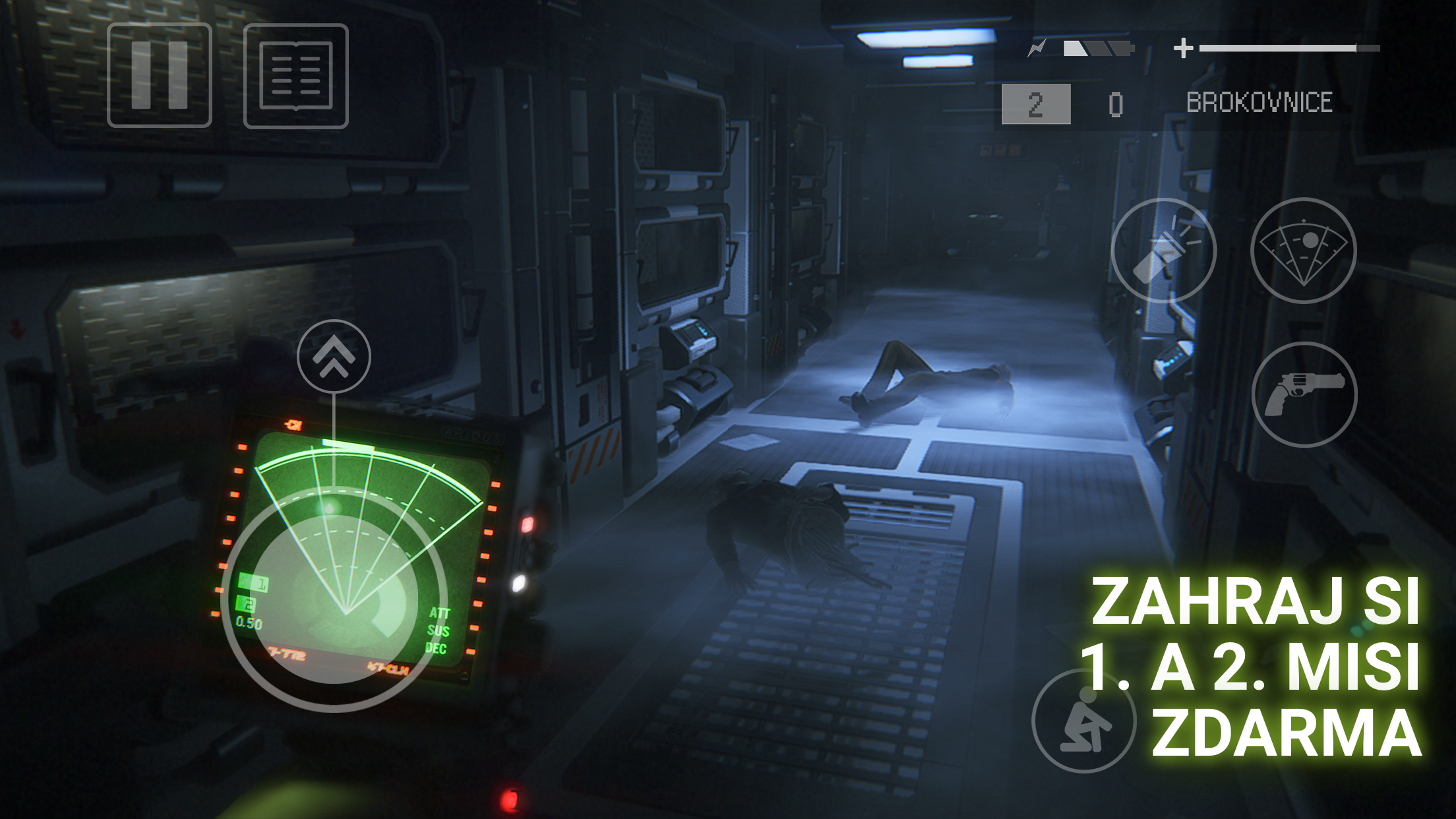Touch the circular movement joystick
The height and width of the screenshot is (819, 1456).
[x=334, y=599]
